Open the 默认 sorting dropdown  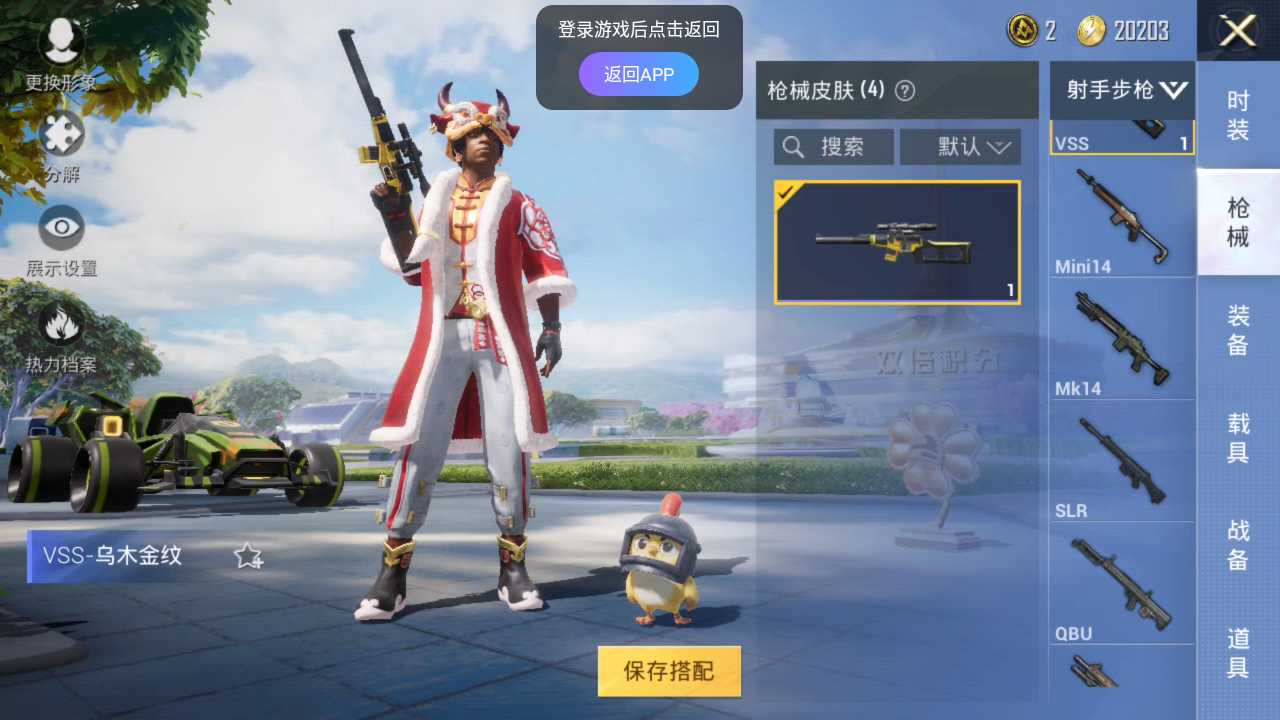tap(960, 146)
